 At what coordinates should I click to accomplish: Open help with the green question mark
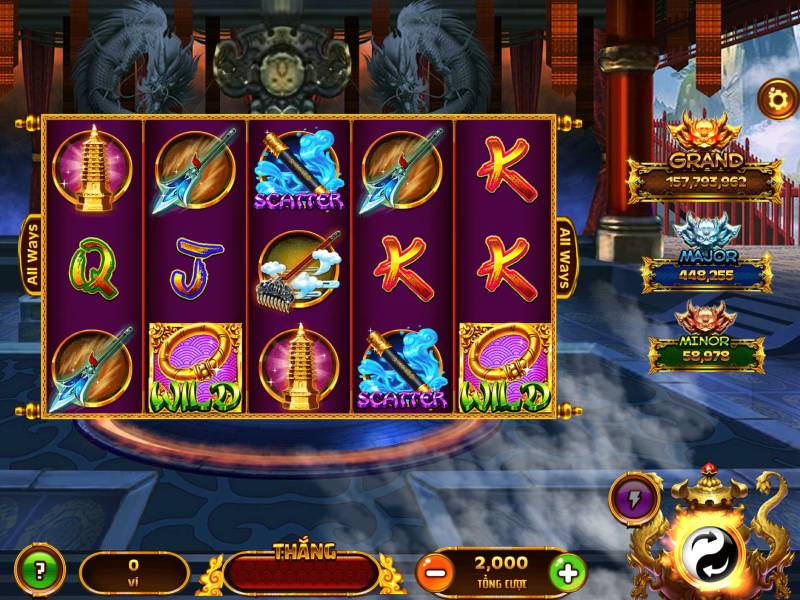pyautogui.click(x=40, y=573)
